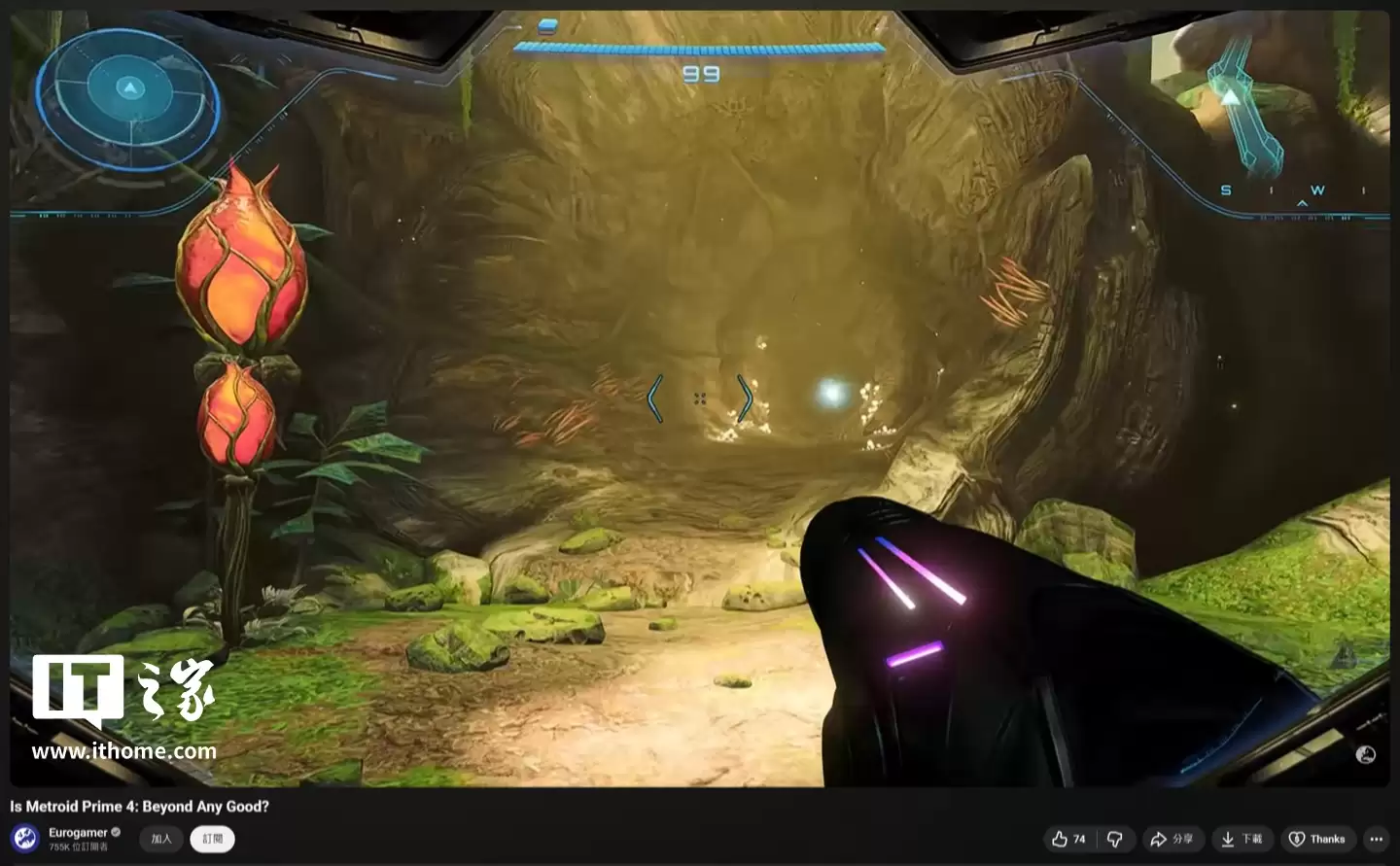
Task: Click the verified checkmark next to Eurogamer
Action: (115, 832)
